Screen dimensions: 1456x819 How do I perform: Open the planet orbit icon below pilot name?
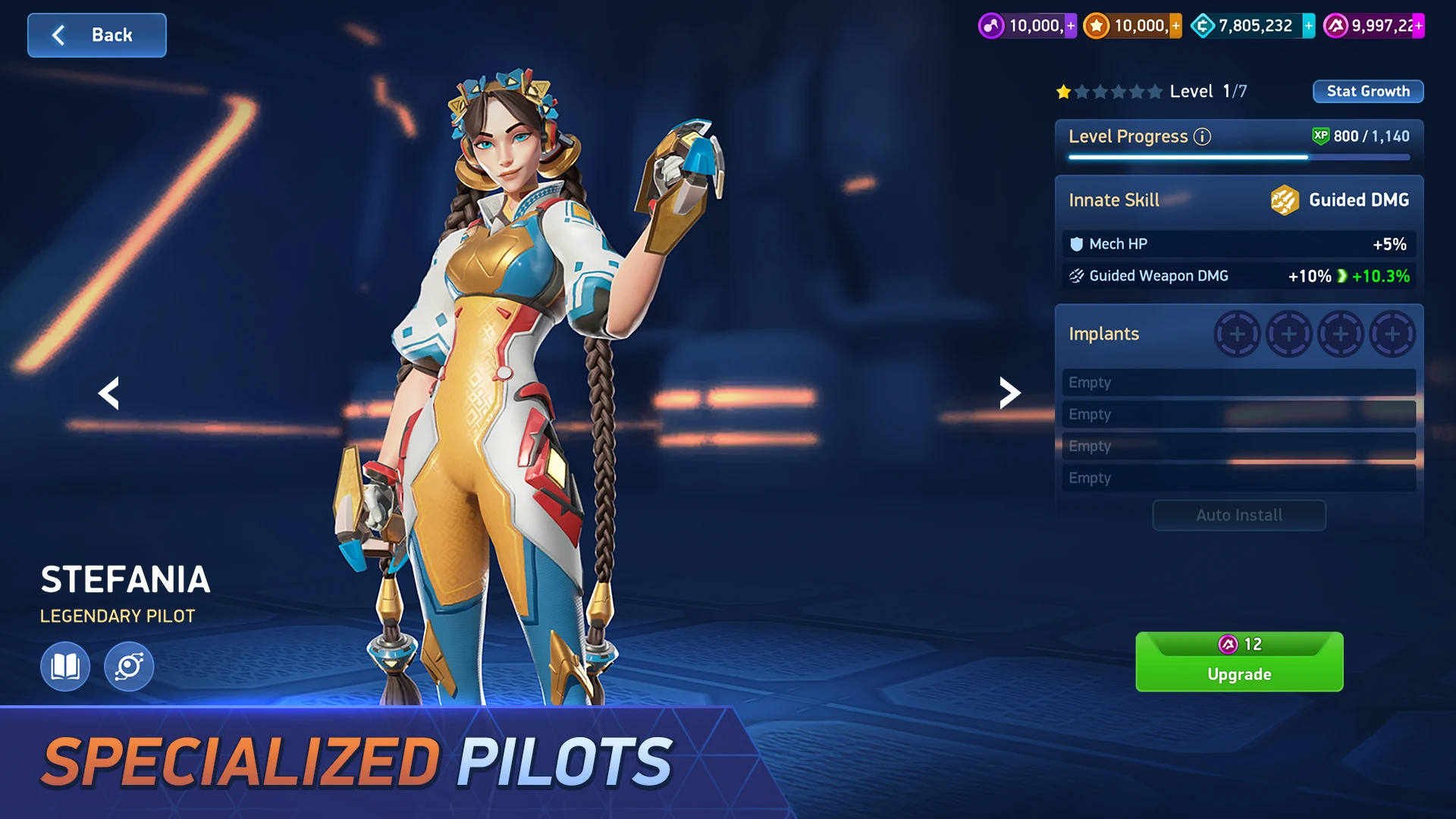pos(129,667)
